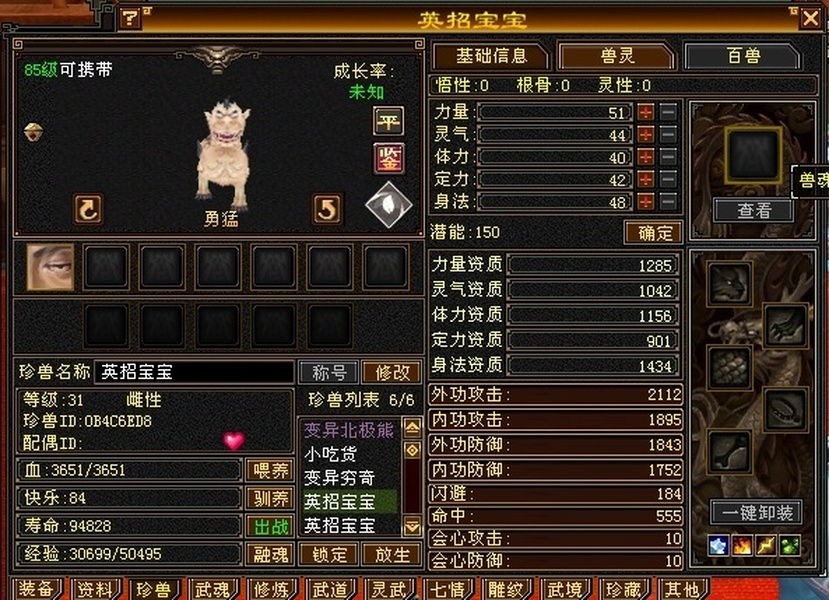Feed the pet with 喂养
This screenshot has width=829, height=600.
coord(269,470)
